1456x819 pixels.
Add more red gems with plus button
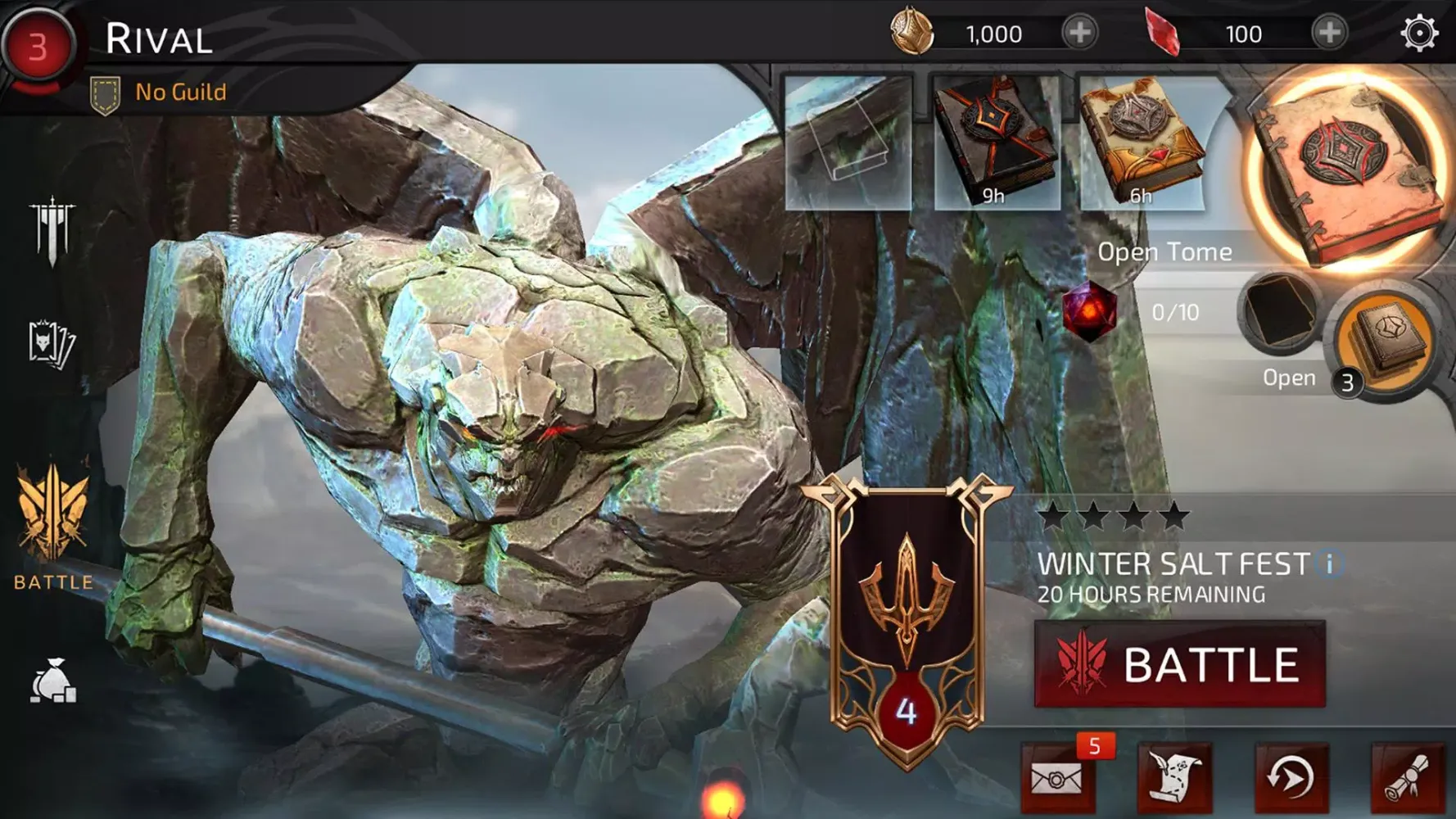(x=1328, y=34)
